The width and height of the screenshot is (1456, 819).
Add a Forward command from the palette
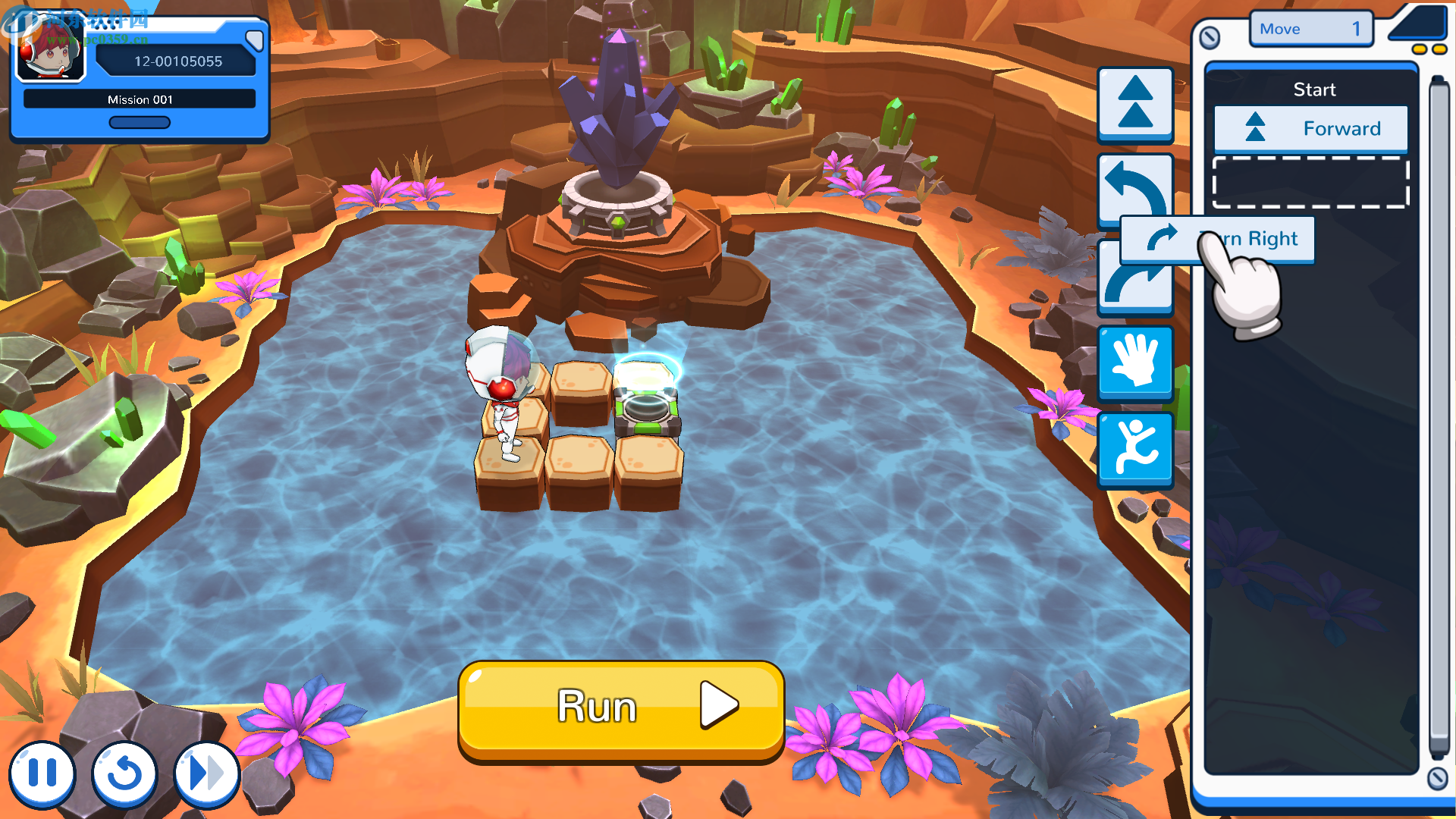coord(1135,104)
